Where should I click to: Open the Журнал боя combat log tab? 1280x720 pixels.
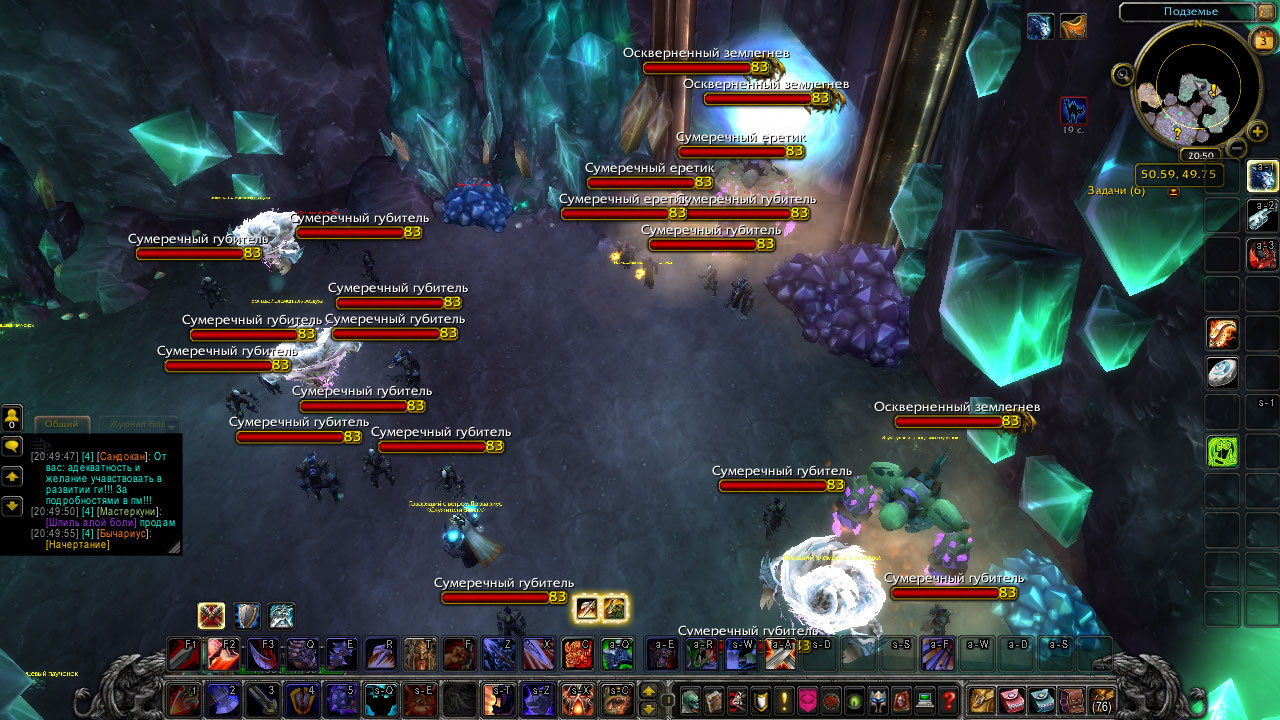point(137,425)
